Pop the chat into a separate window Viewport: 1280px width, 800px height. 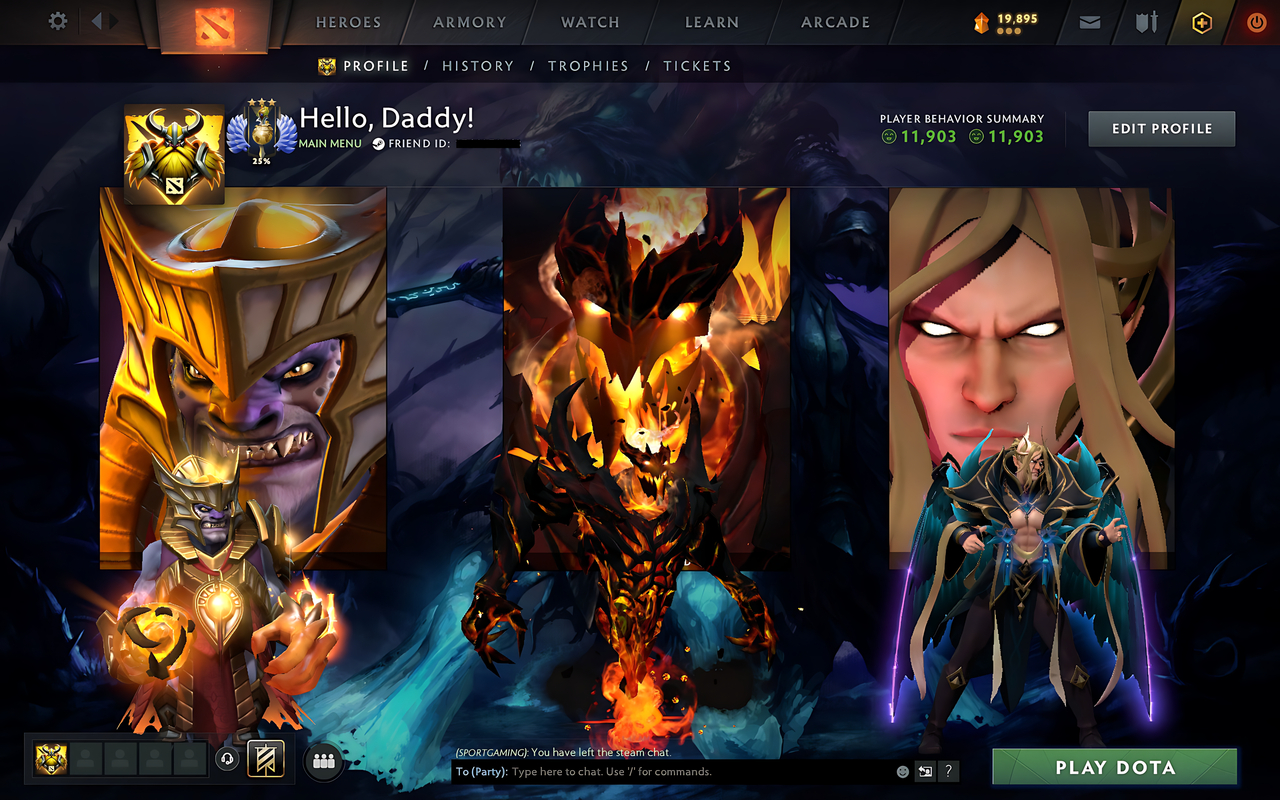coord(924,771)
